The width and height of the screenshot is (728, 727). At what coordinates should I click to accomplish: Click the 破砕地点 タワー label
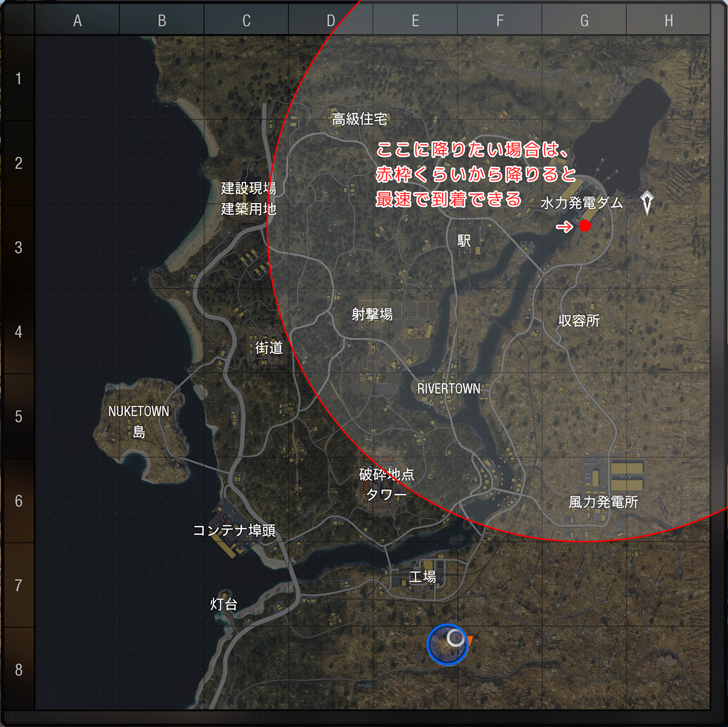coord(386,484)
